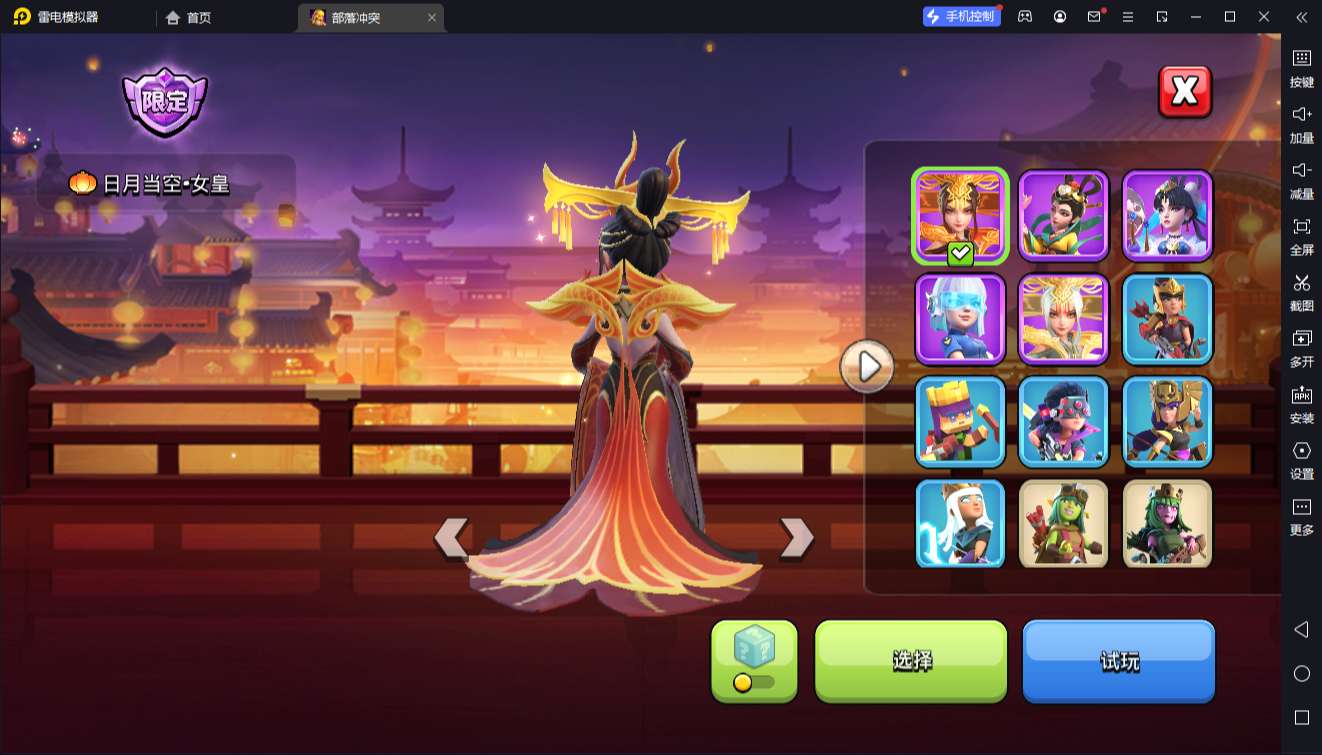Viewport: 1322px width, 755px height.
Task: Open the emulator's 设置 settings
Action: point(1301,459)
